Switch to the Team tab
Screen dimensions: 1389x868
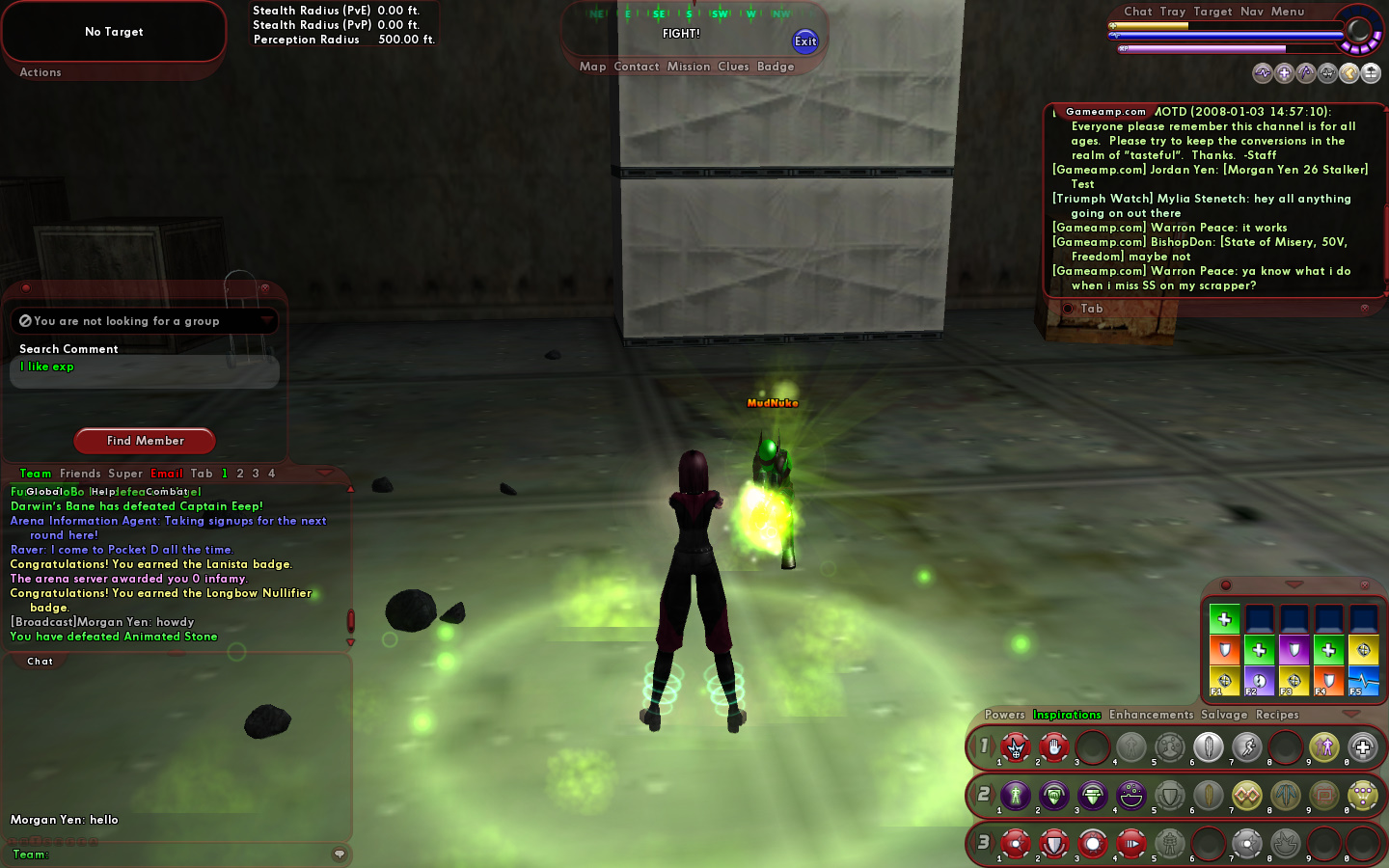36,474
